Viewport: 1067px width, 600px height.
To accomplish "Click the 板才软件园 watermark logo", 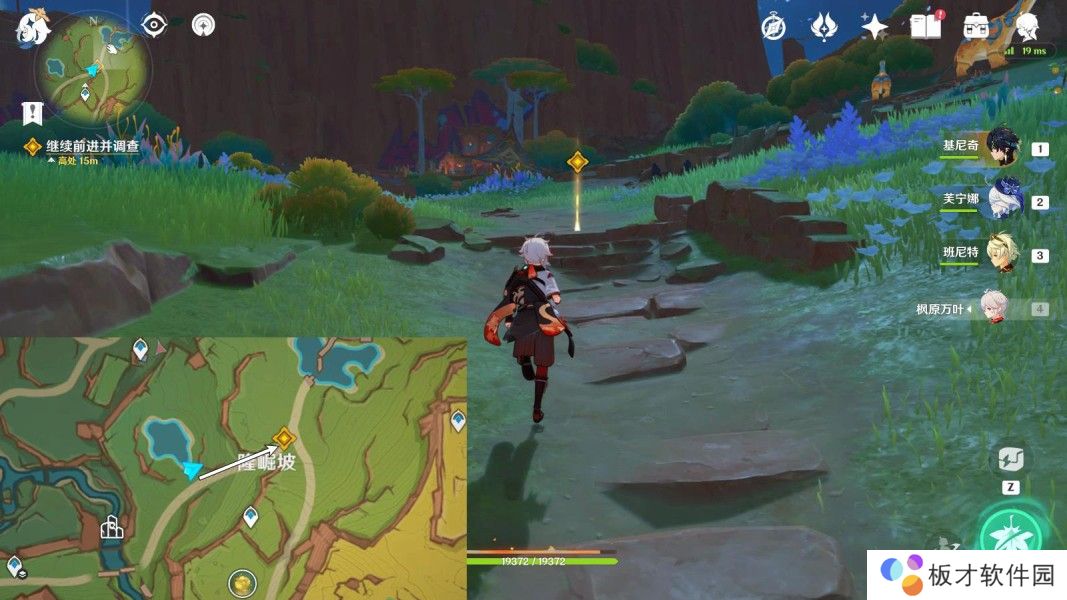I will 966,575.
